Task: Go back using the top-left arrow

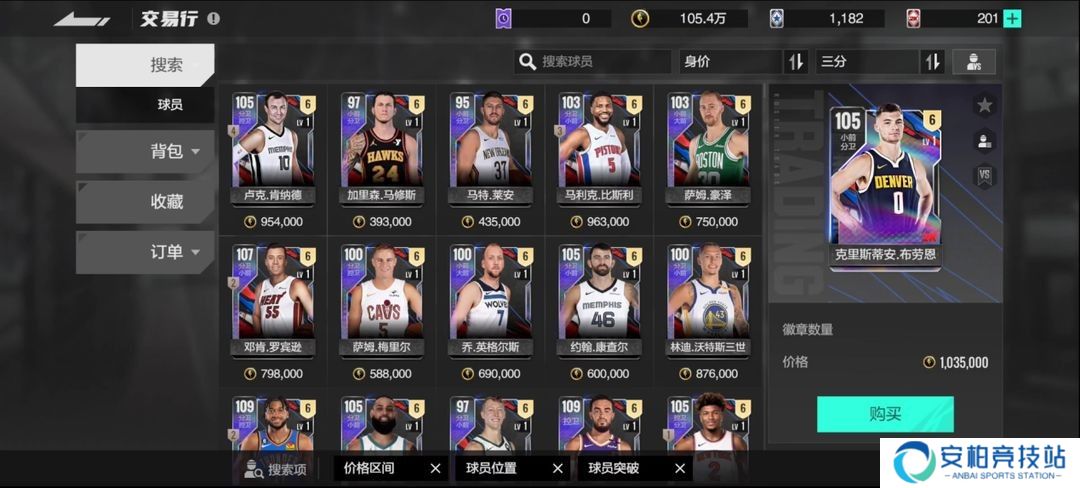Action: pos(82,19)
